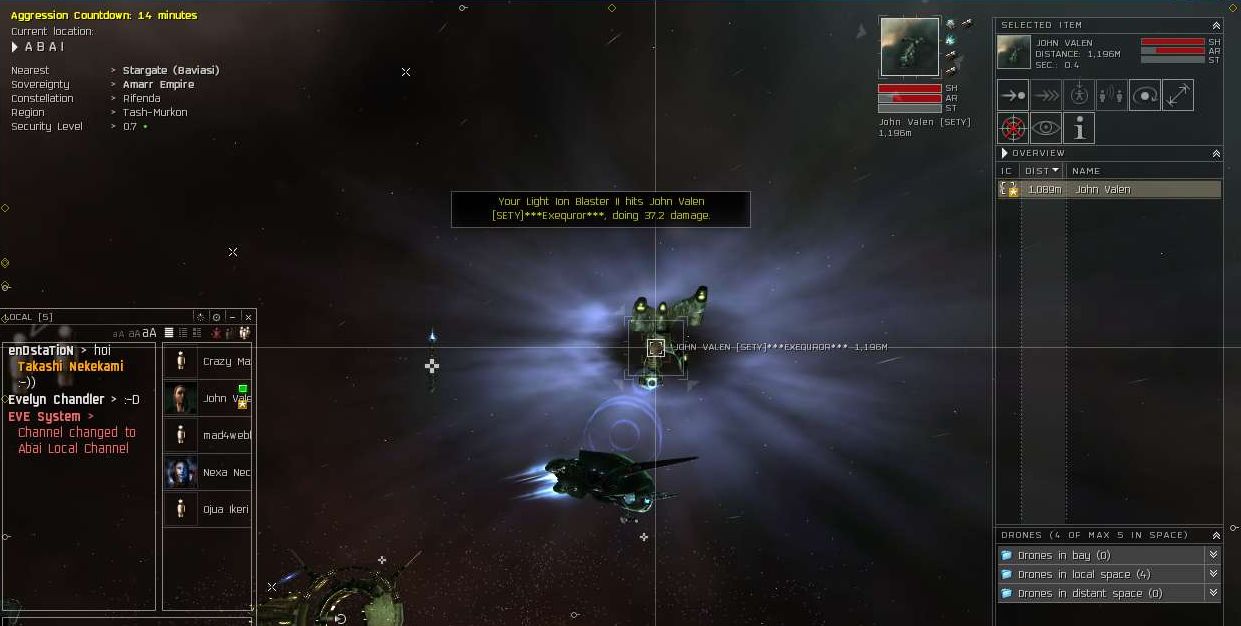The width and height of the screenshot is (1241, 626).
Task: Show info with the 'i' icon
Action: [x=1078, y=128]
